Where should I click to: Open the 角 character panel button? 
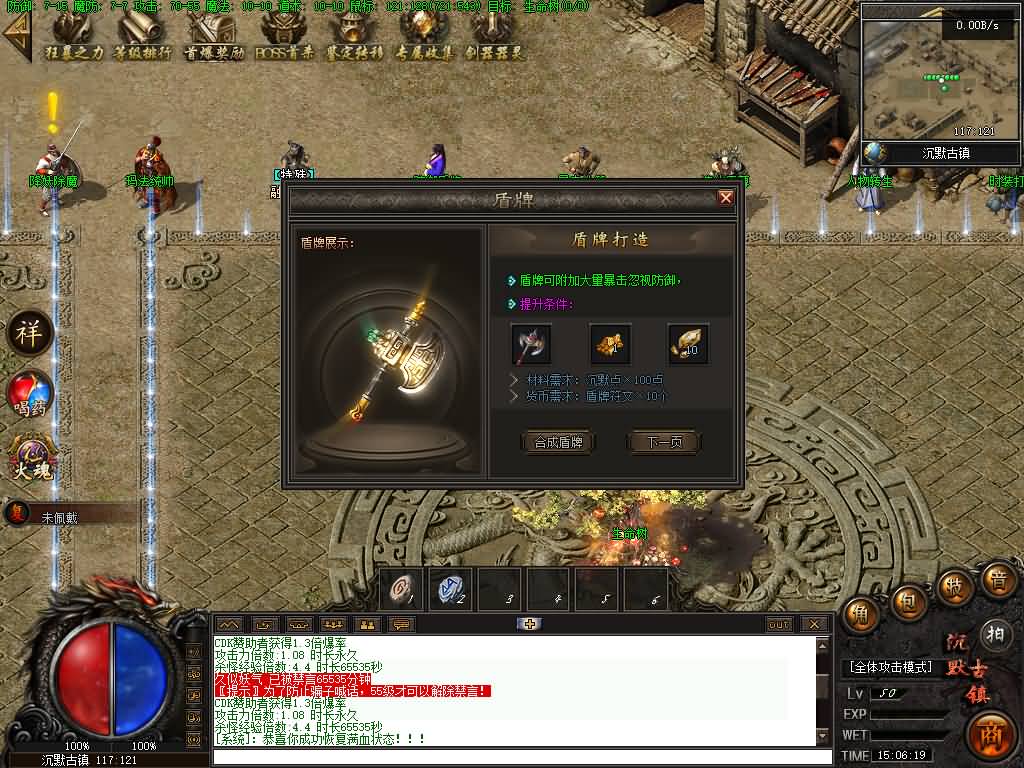coord(860,615)
